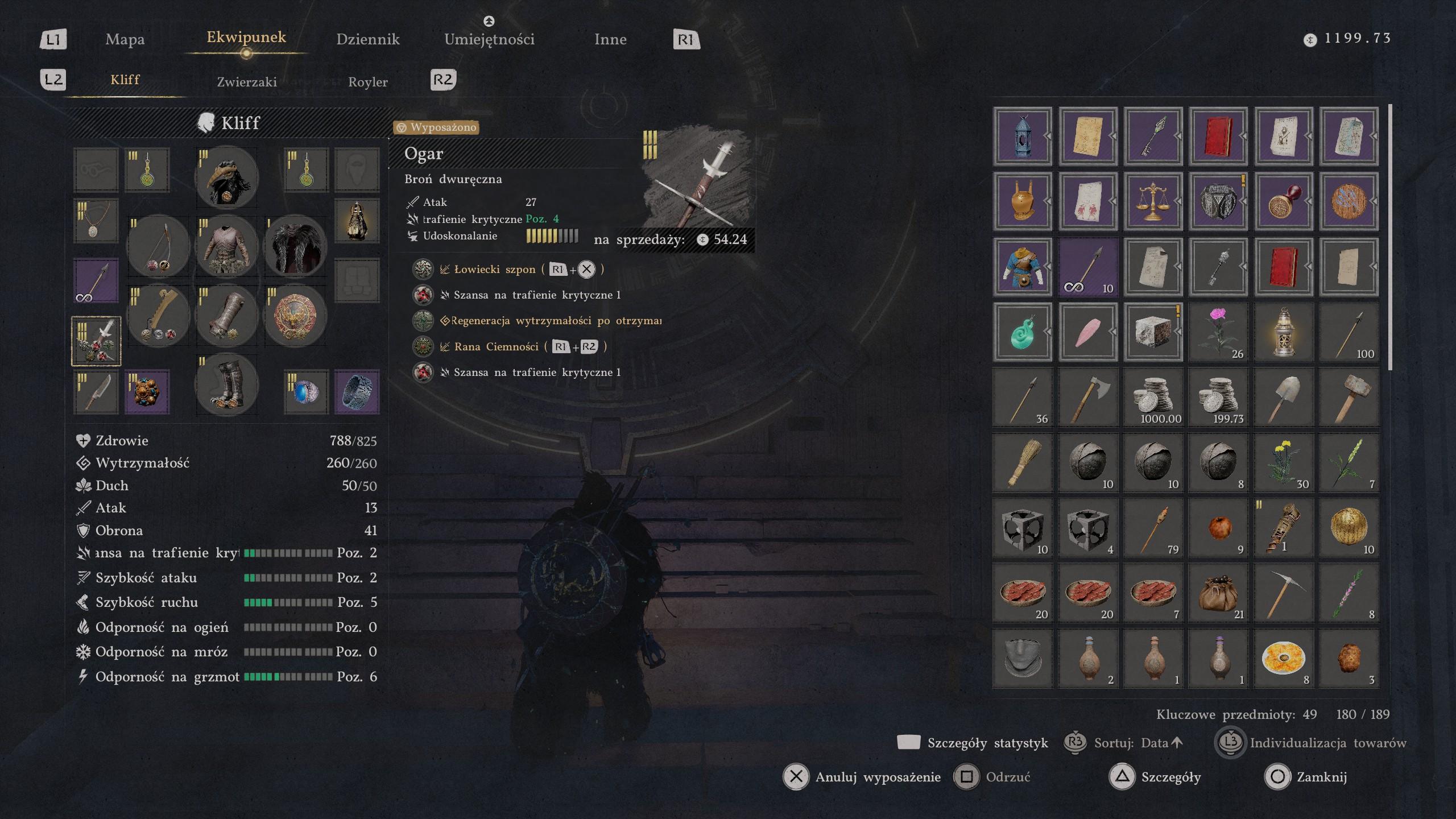This screenshot has height=819, width=1456.
Task: Click the equipped bow slot
Action: click(158, 246)
